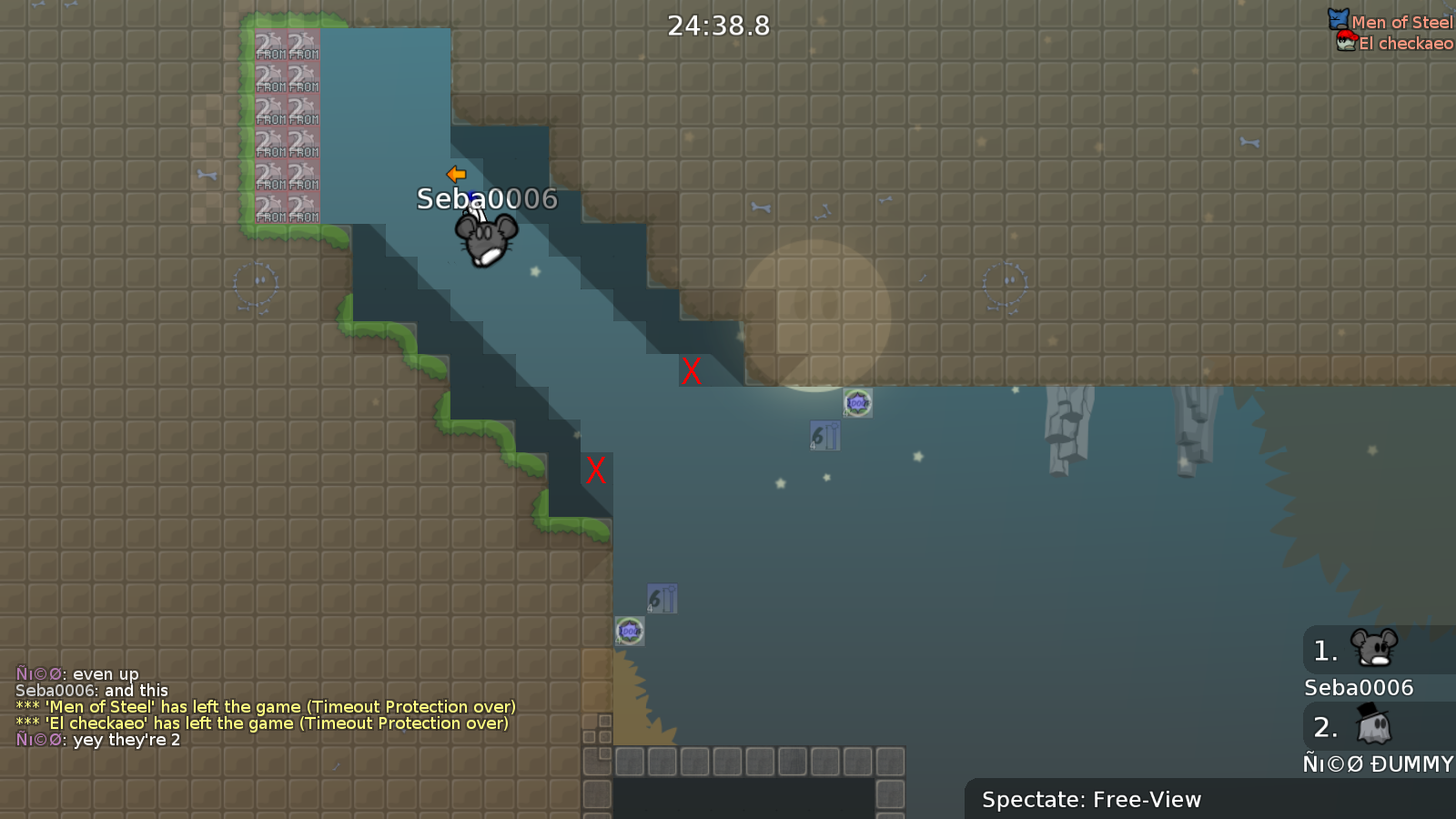Click the orange arrow indicator above Seba0006

click(x=457, y=173)
